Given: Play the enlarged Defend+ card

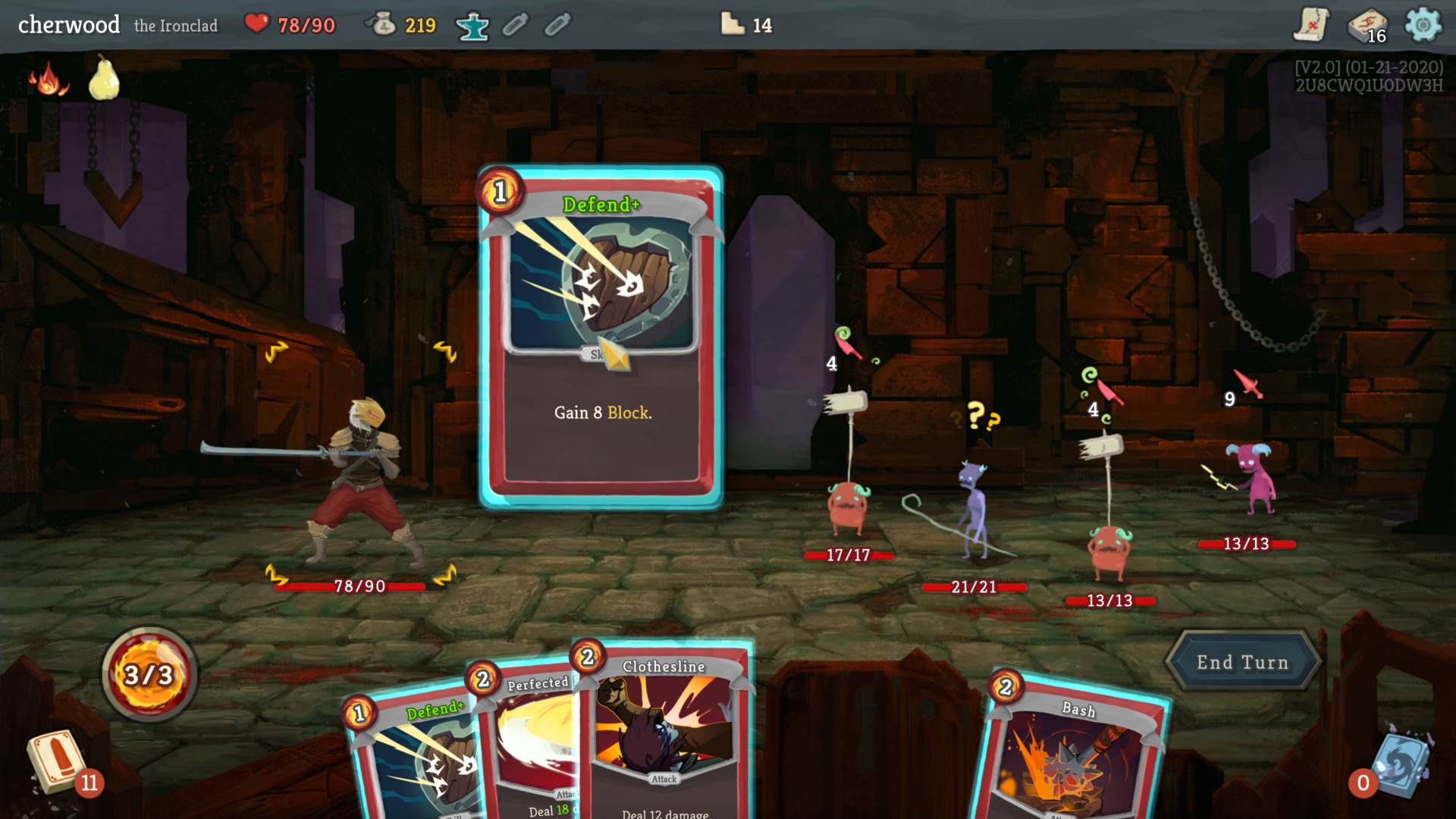Looking at the screenshot, I should point(601,337).
